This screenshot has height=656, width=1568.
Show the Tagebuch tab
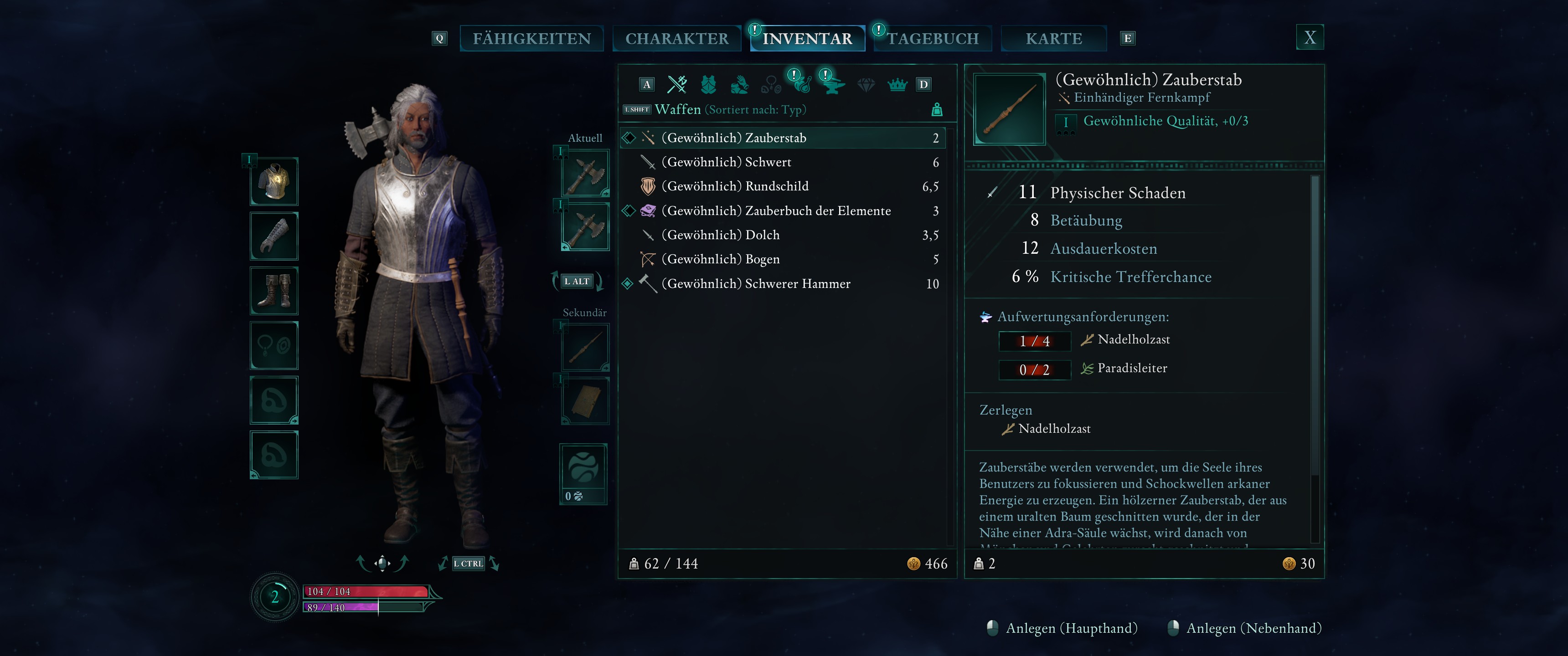(933, 38)
